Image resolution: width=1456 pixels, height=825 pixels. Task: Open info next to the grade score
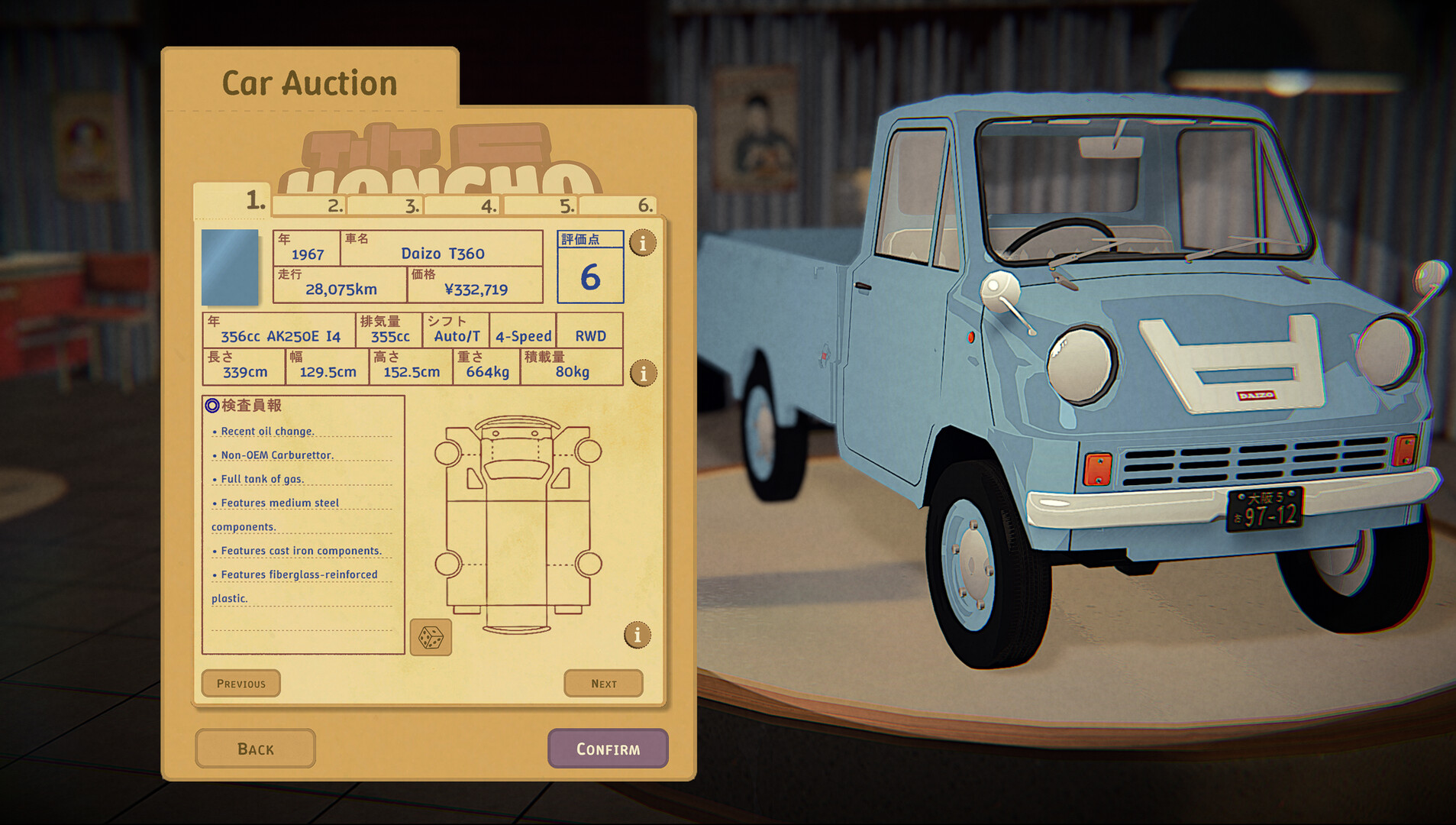click(x=643, y=243)
